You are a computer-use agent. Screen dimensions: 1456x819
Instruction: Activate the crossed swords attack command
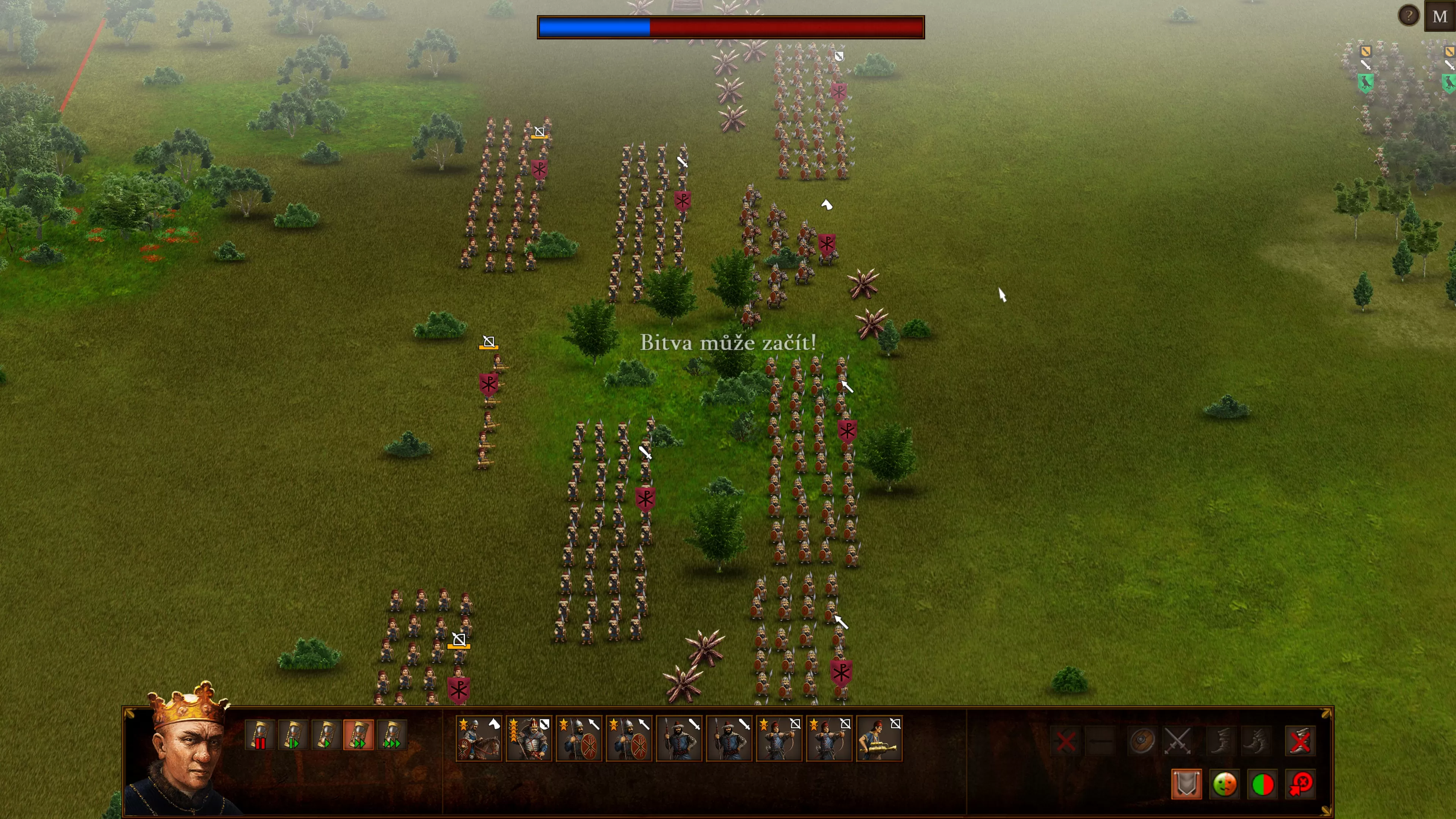click(1178, 741)
